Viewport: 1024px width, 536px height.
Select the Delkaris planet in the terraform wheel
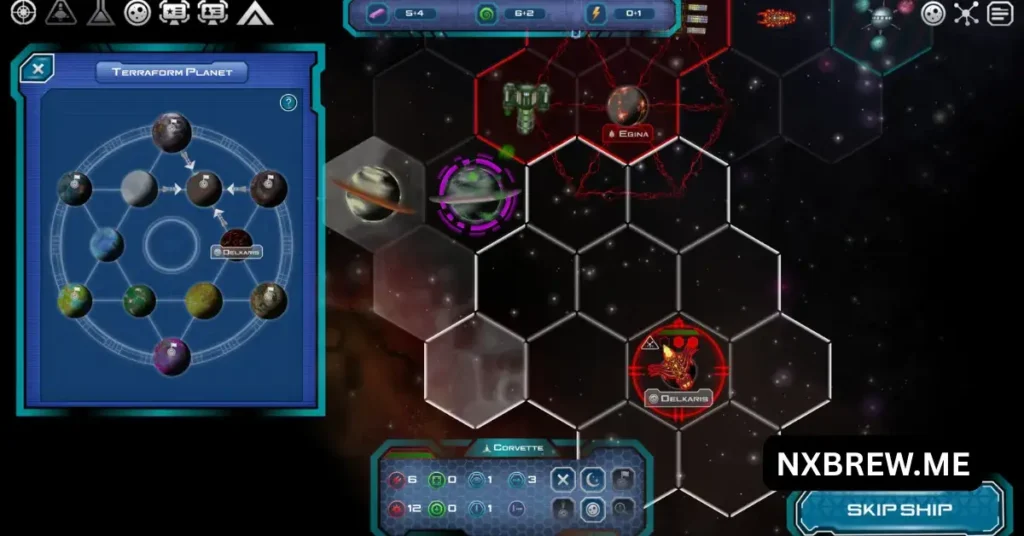click(236, 240)
